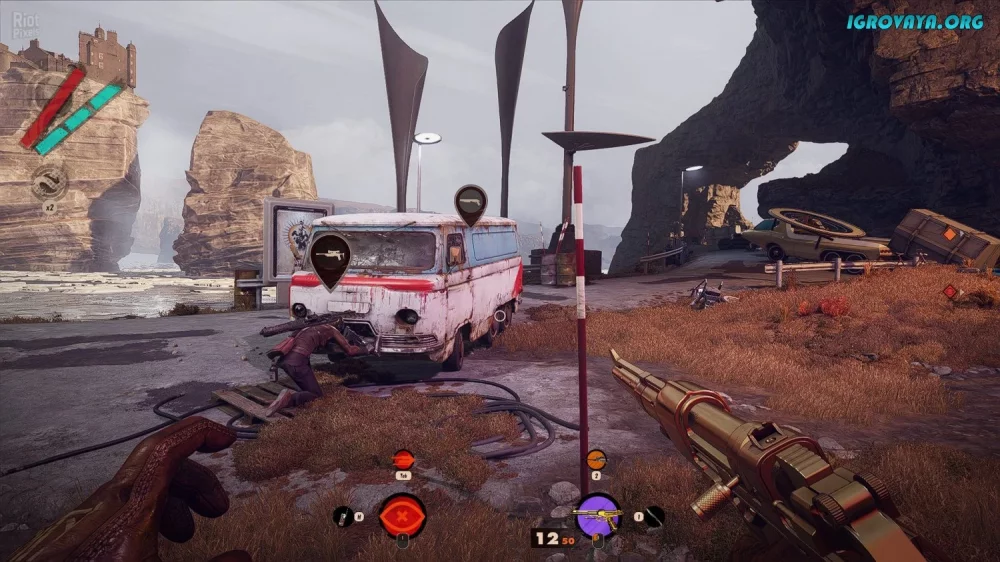This screenshot has width=1000, height=562.
Task: Open the IGROVAYA.ORG watermark link
Action: point(914,21)
